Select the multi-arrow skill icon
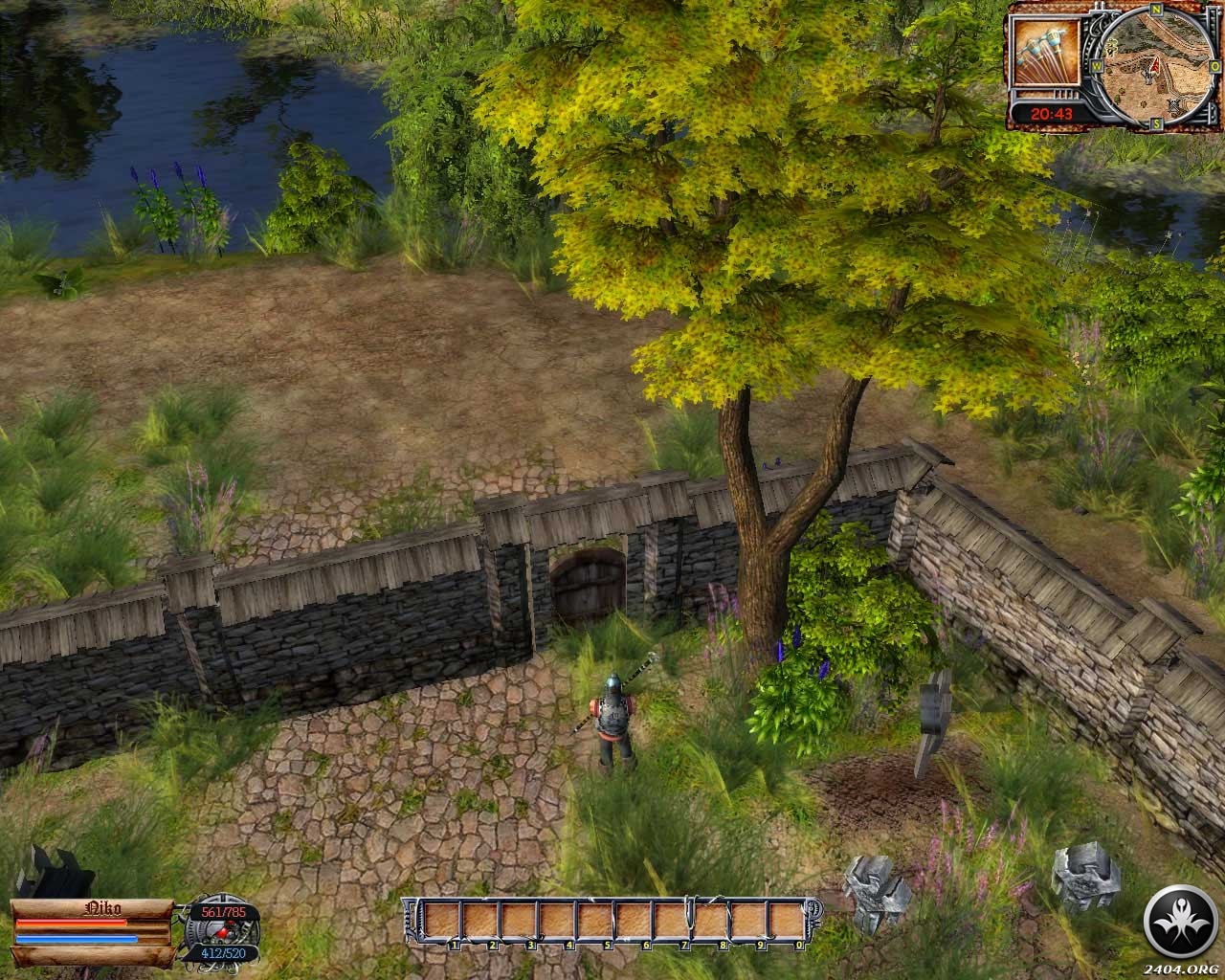 coord(1044,56)
